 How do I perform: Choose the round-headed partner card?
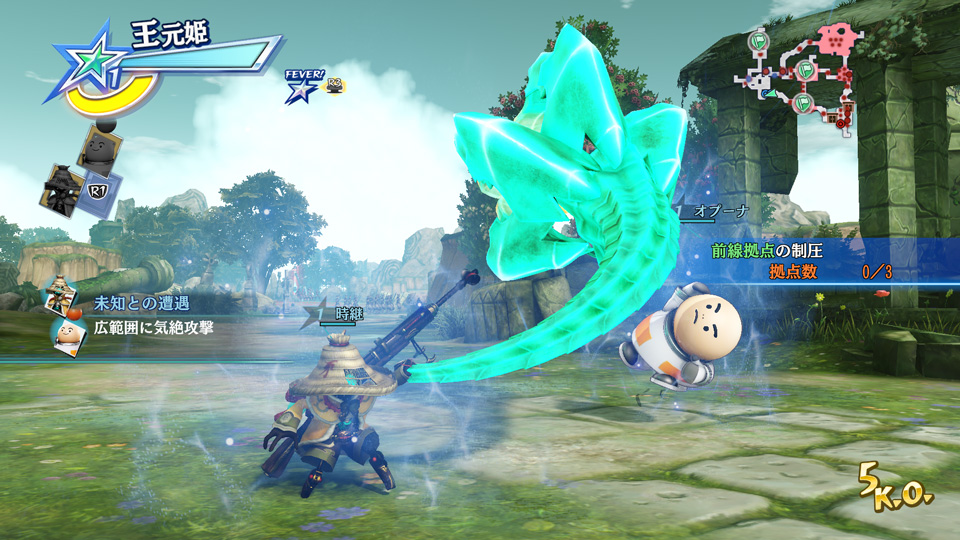100,152
